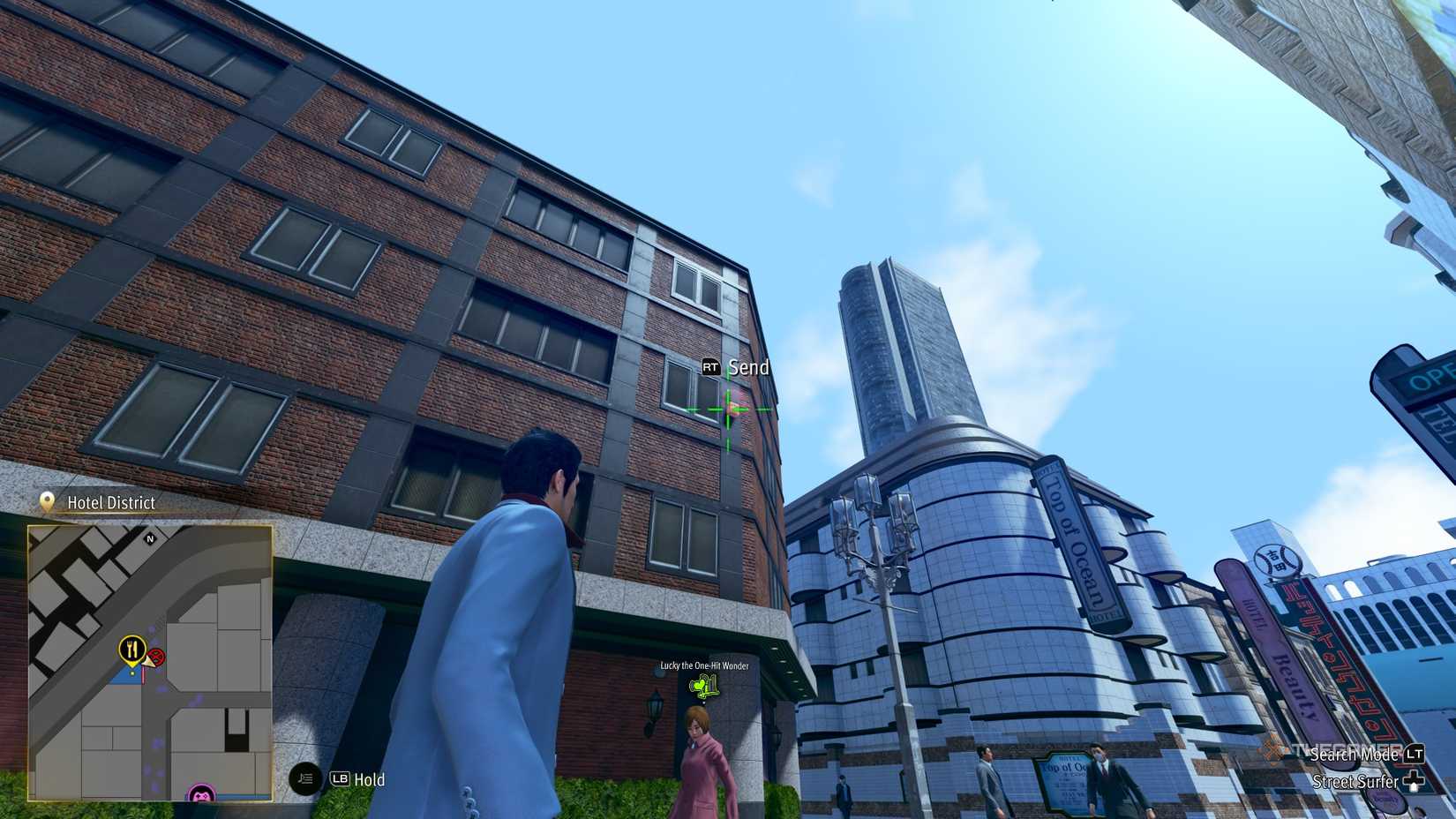Click the fork-and-knife restaurant pin on the minimap
This screenshot has height=819, width=1456.
[x=131, y=649]
